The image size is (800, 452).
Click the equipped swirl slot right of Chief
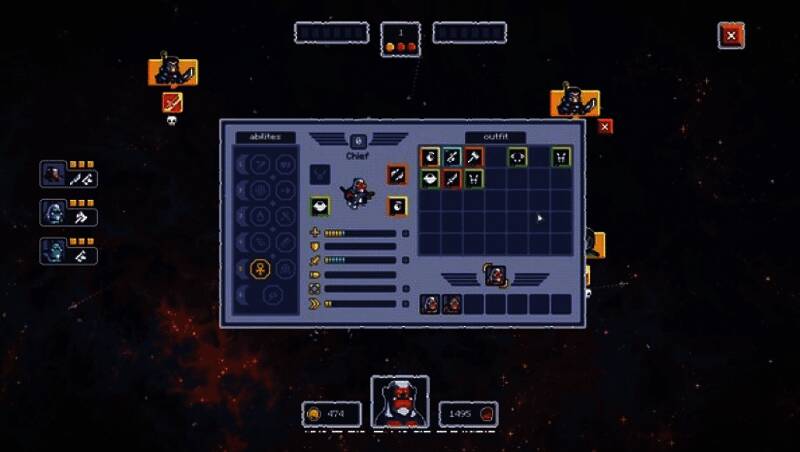coord(397,174)
